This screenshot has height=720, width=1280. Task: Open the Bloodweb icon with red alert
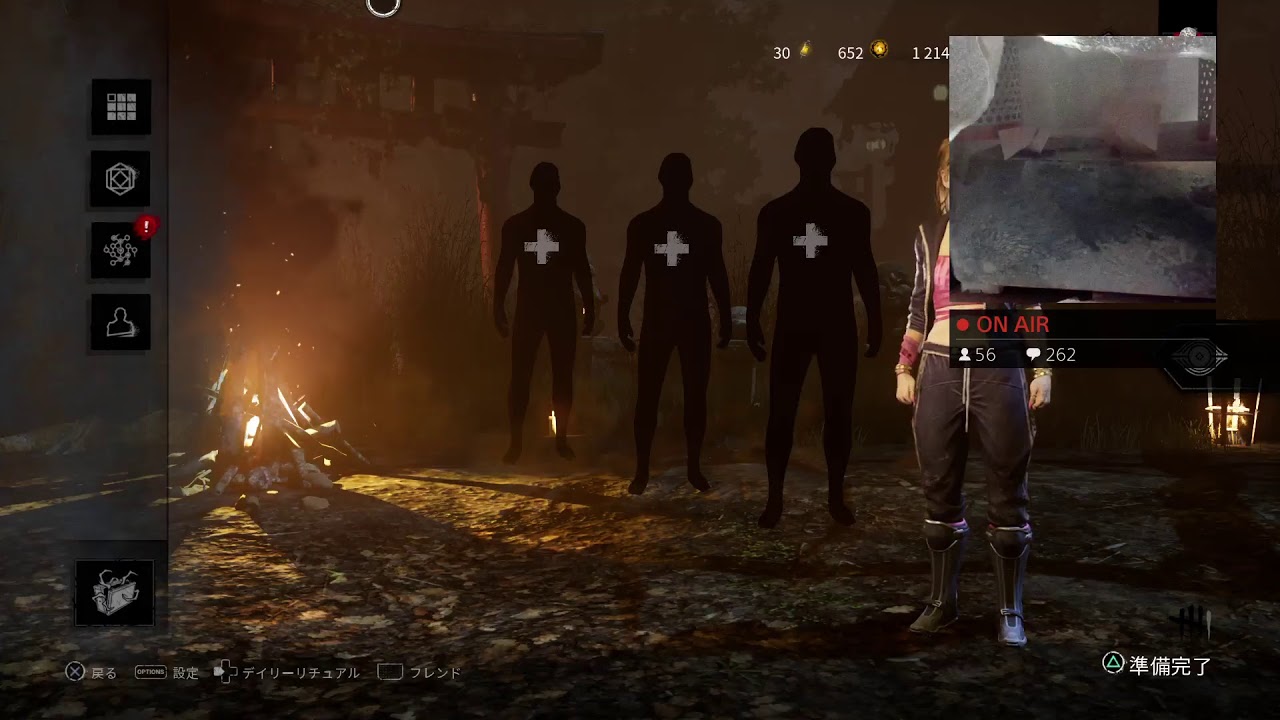121,250
